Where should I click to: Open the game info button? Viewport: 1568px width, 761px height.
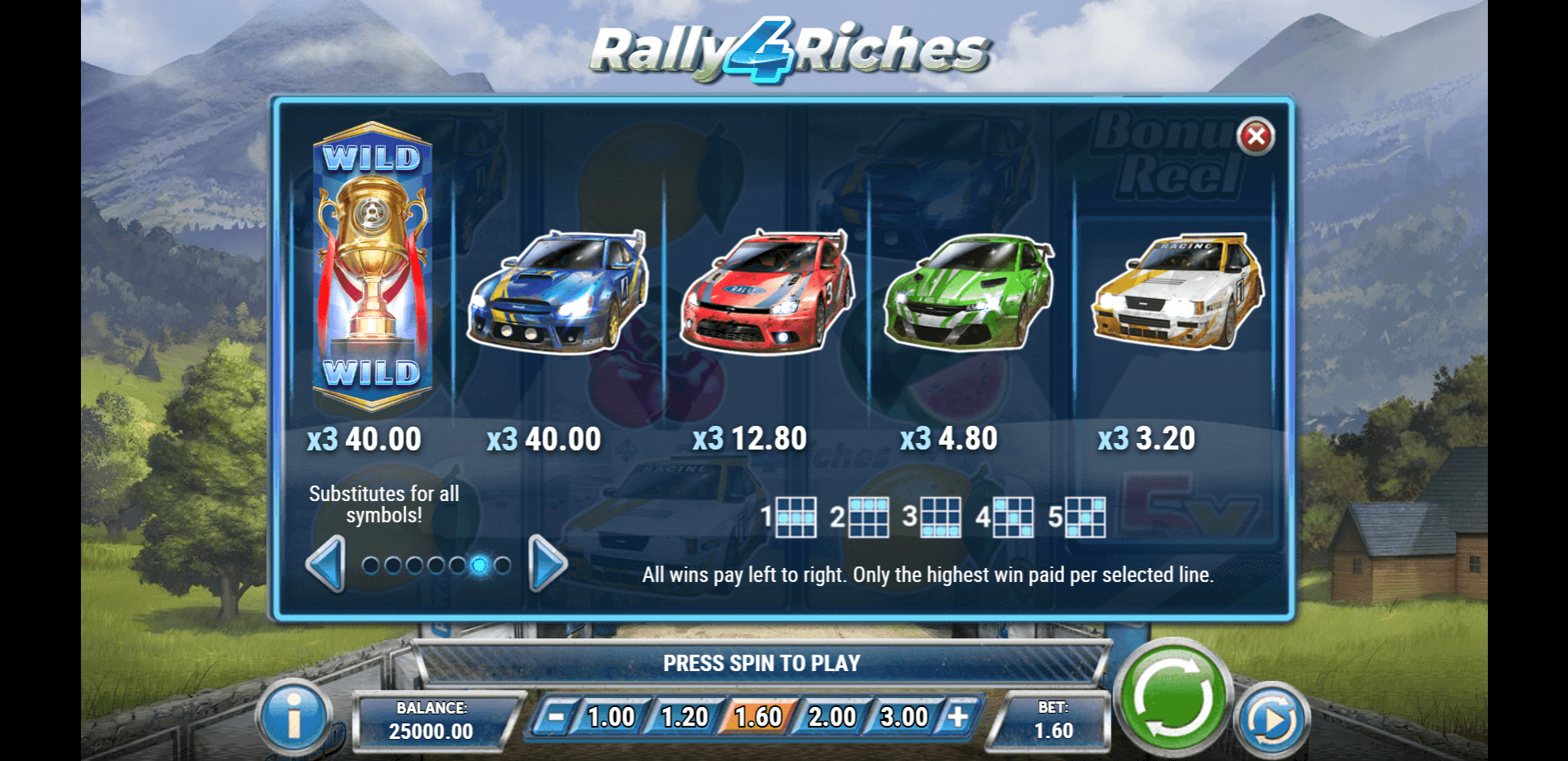click(293, 718)
